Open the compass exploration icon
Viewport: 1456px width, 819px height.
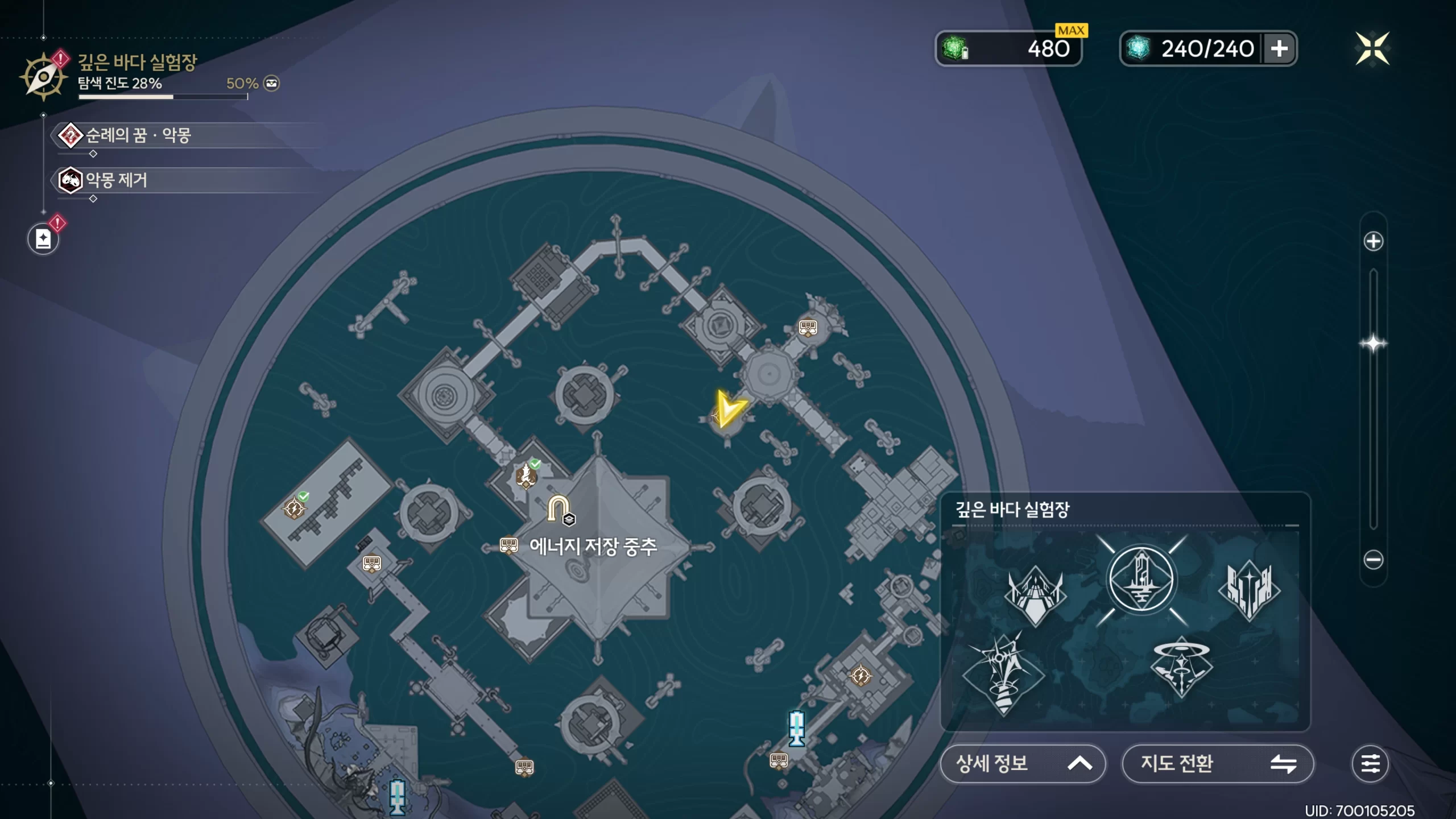pos(43,77)
